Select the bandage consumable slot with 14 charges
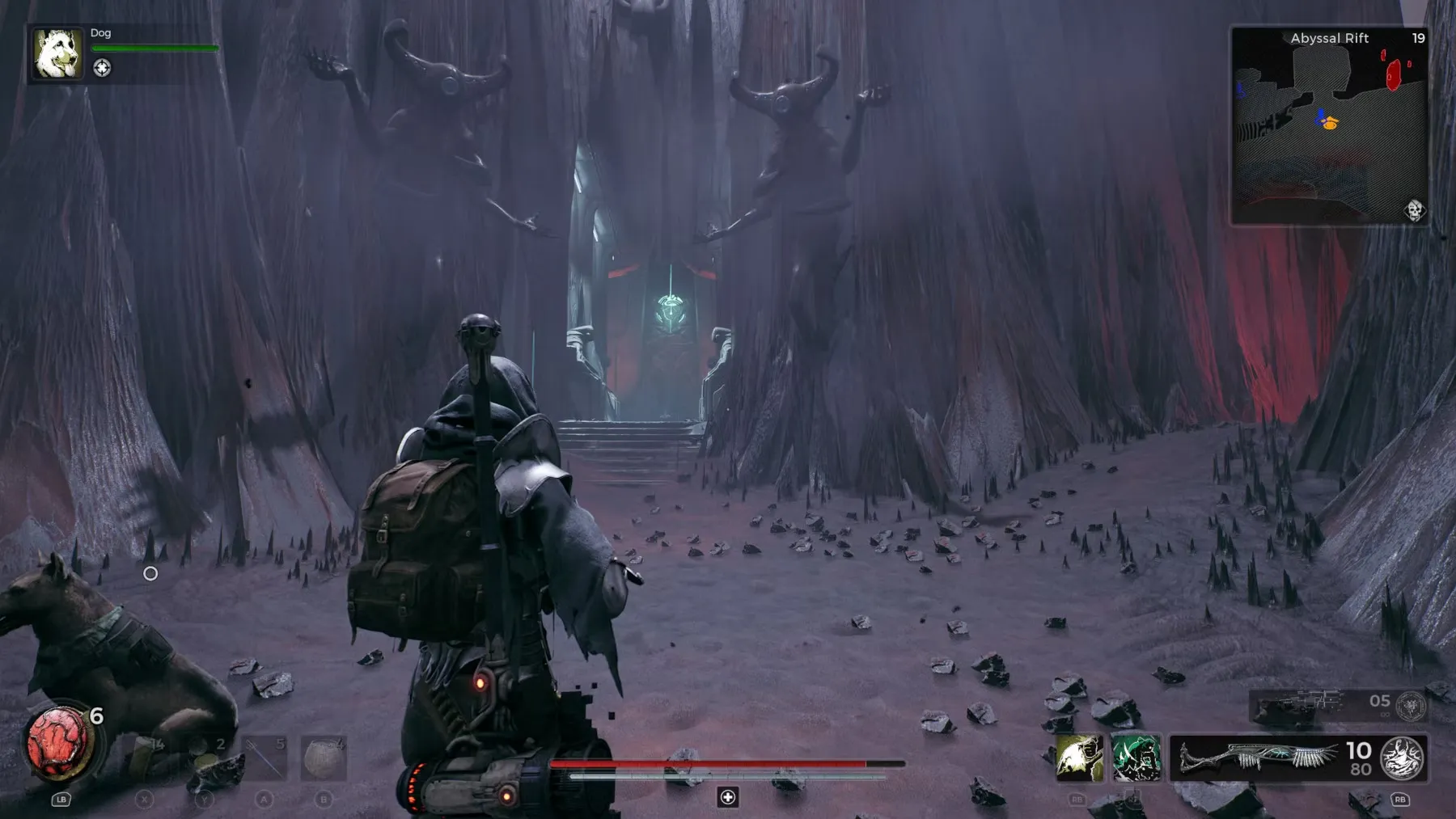This screenshot has width=1456, height=819. click(145, 758)
